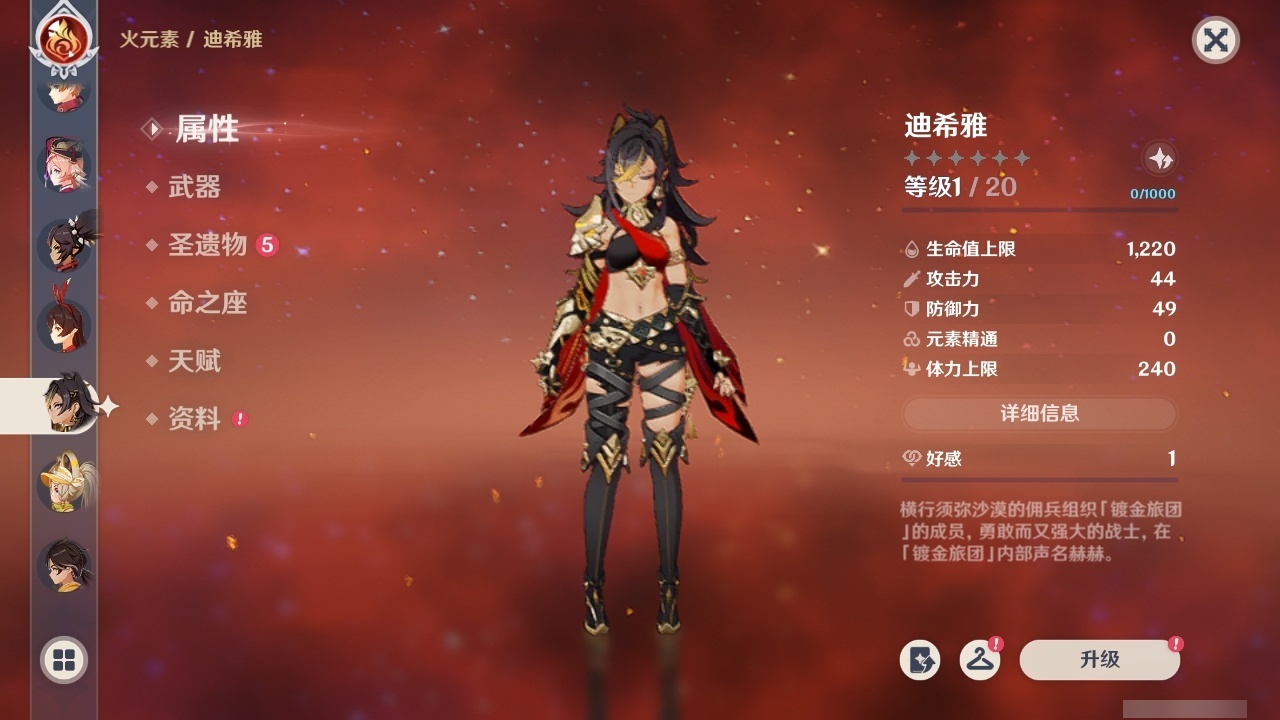Screen dimensions: 1280x720
Task: Open the 圣遗物 artifacts section
Action: (x=208, y=244)
